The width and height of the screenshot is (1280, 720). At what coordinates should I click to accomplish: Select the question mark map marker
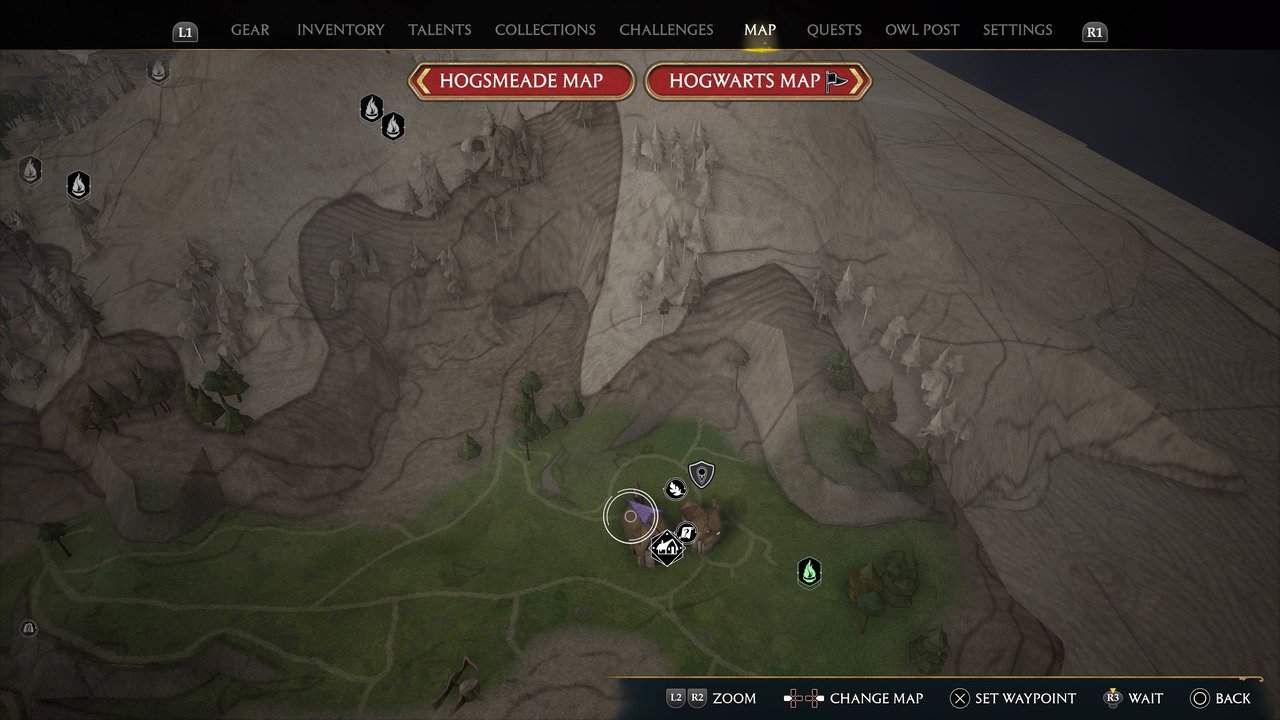pos(687,532)
